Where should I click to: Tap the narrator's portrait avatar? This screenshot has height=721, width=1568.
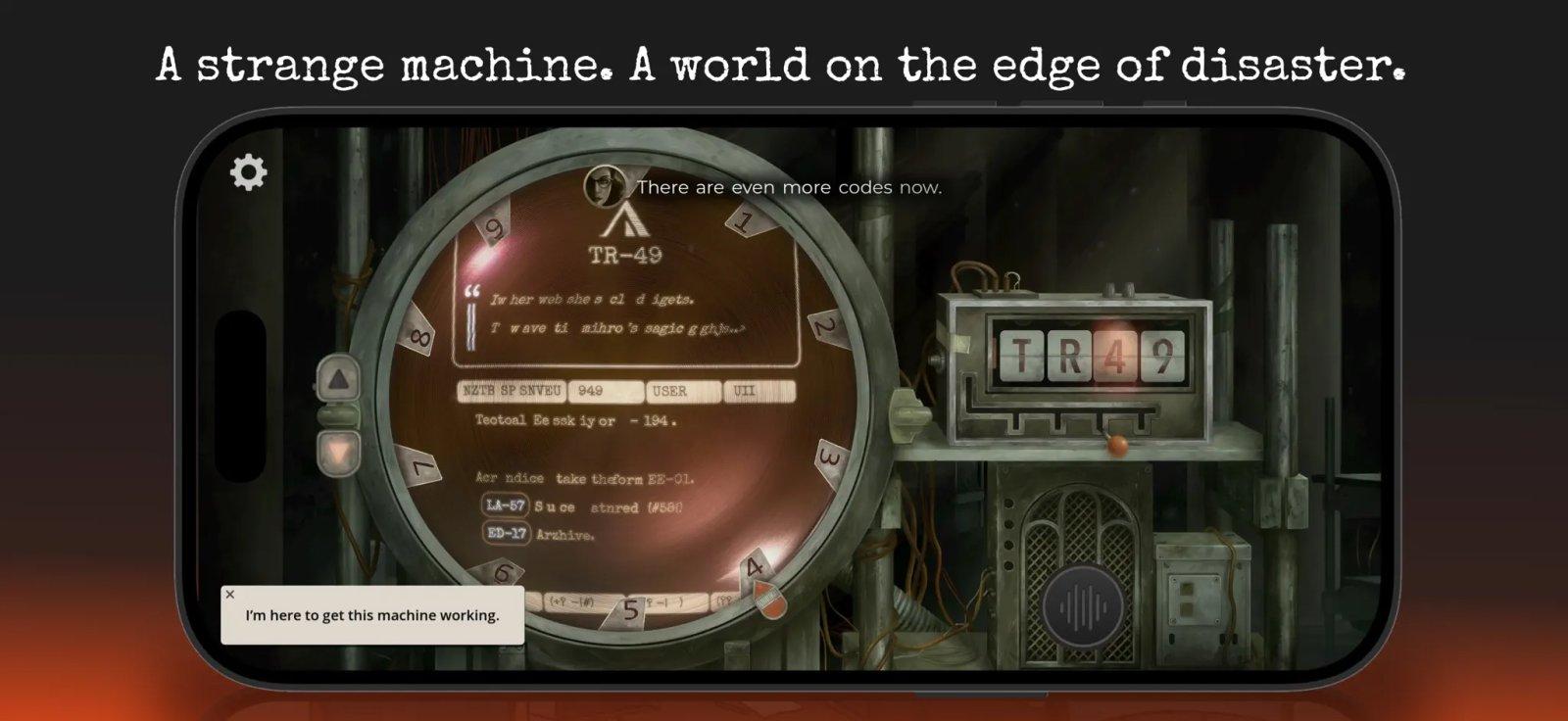[x=605, y=185]
